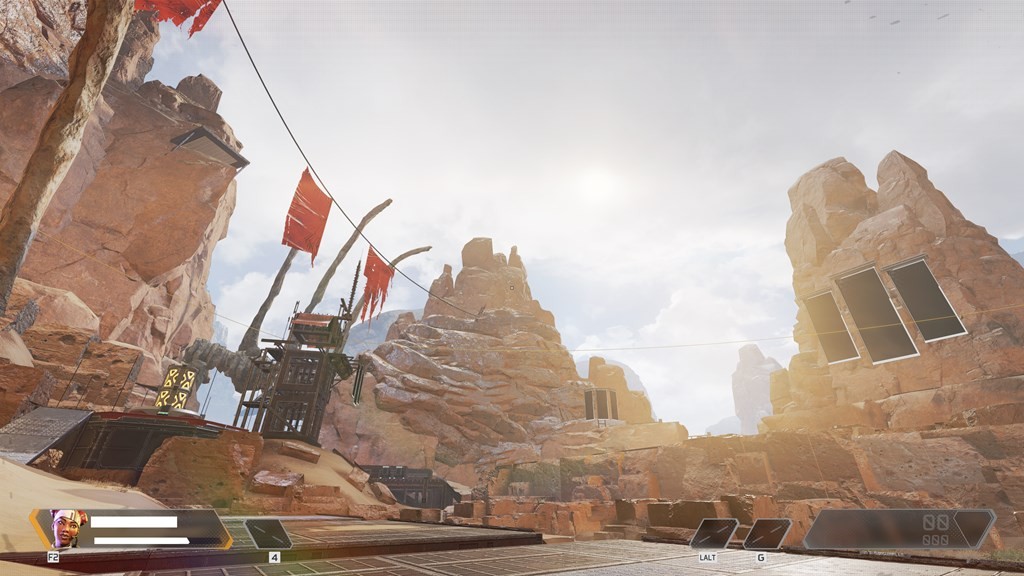The width and height of the screenshot is (1024, 576).
Task: Select the healing item slot labeled 4
Action: coord(268,534)
